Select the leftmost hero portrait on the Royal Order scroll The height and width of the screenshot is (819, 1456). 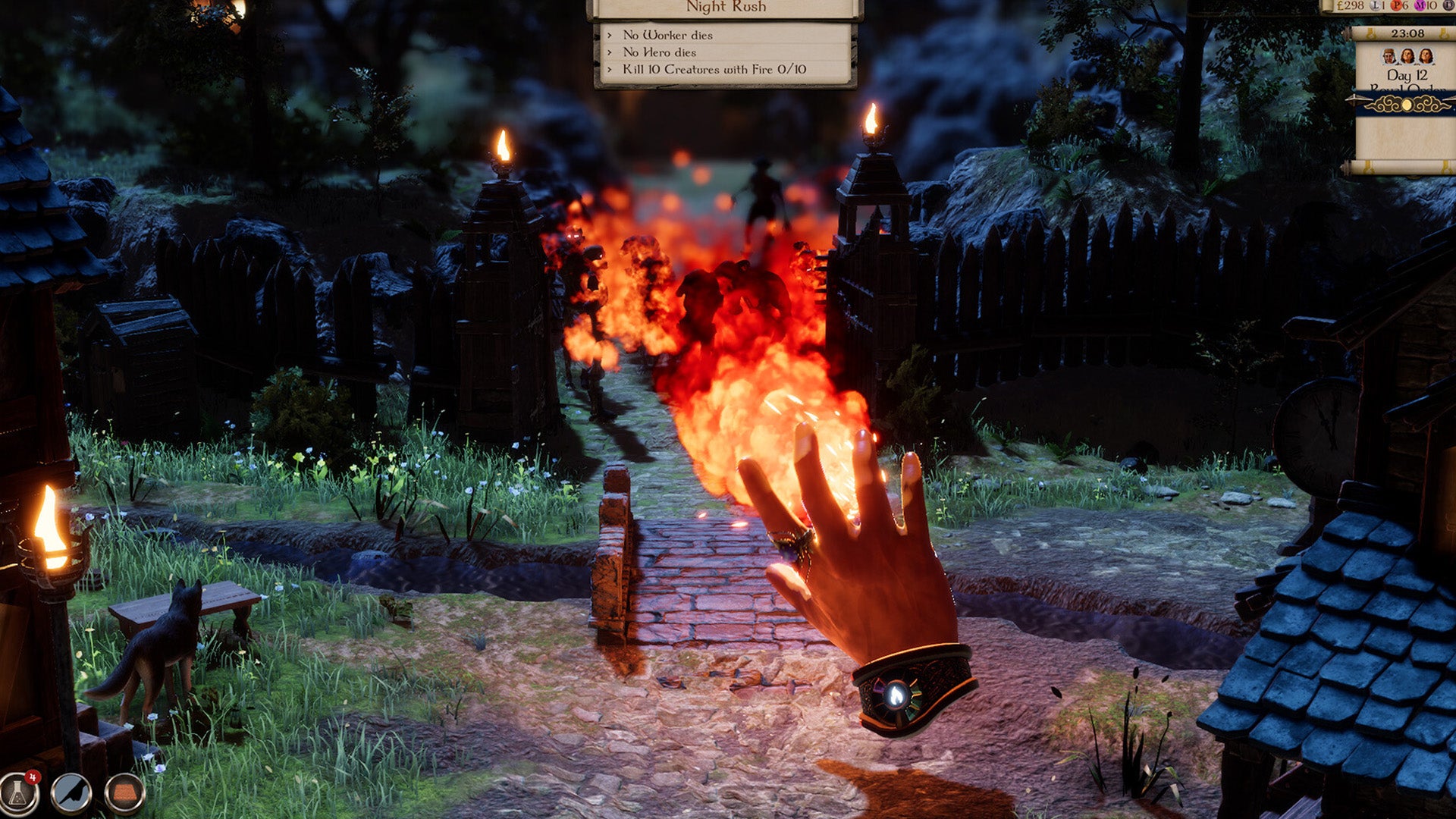[1389, 57]
